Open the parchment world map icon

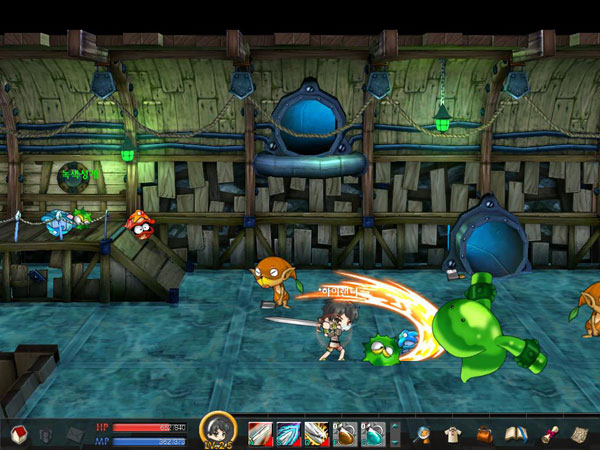click(579, 433)
